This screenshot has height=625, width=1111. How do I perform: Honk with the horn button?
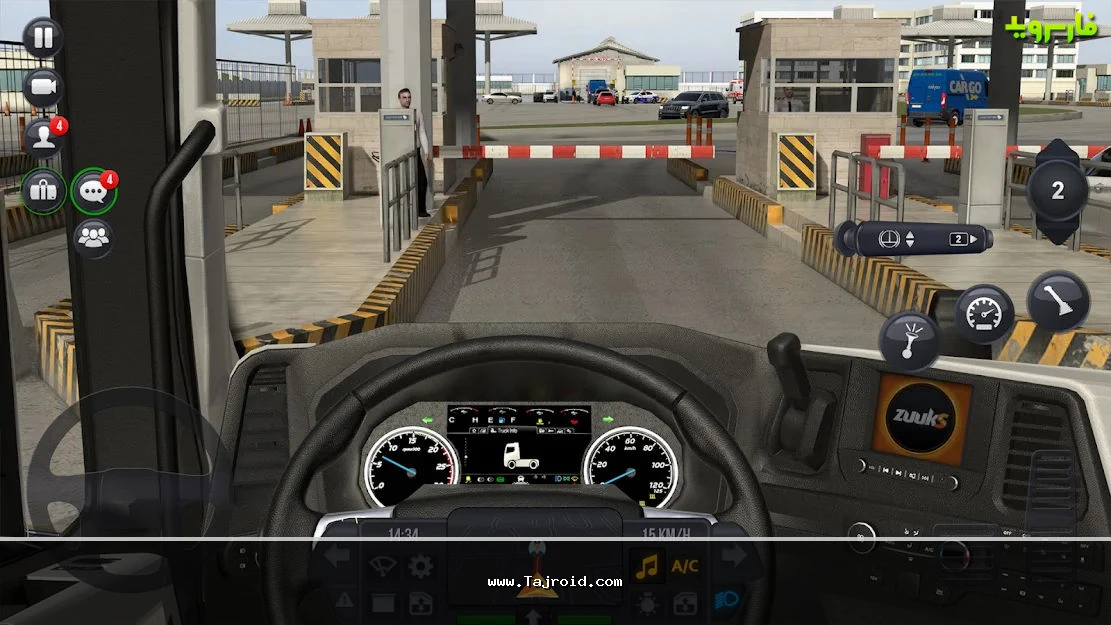[x=908, y=341]
